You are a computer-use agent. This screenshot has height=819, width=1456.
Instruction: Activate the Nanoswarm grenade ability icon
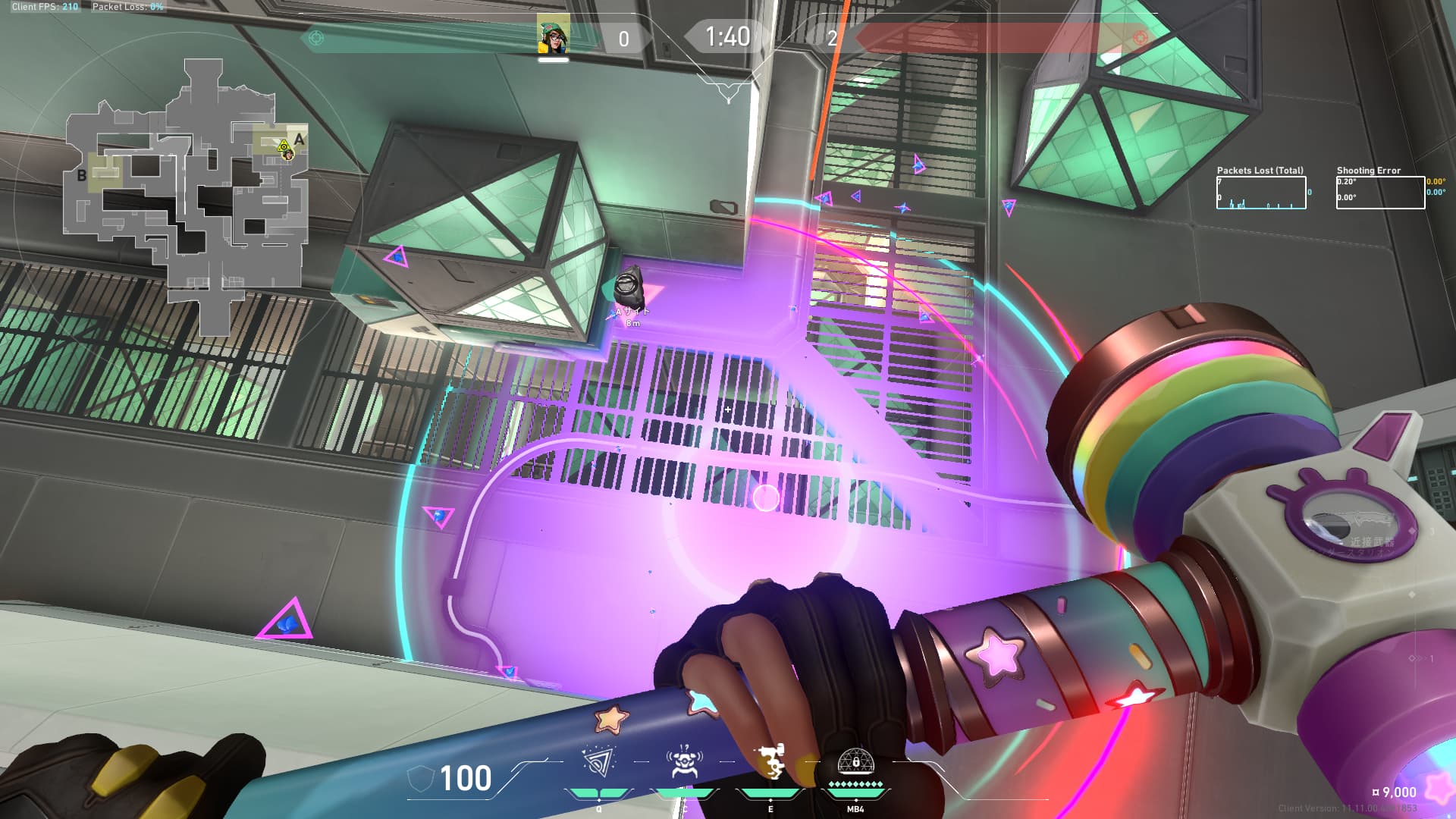599,762
